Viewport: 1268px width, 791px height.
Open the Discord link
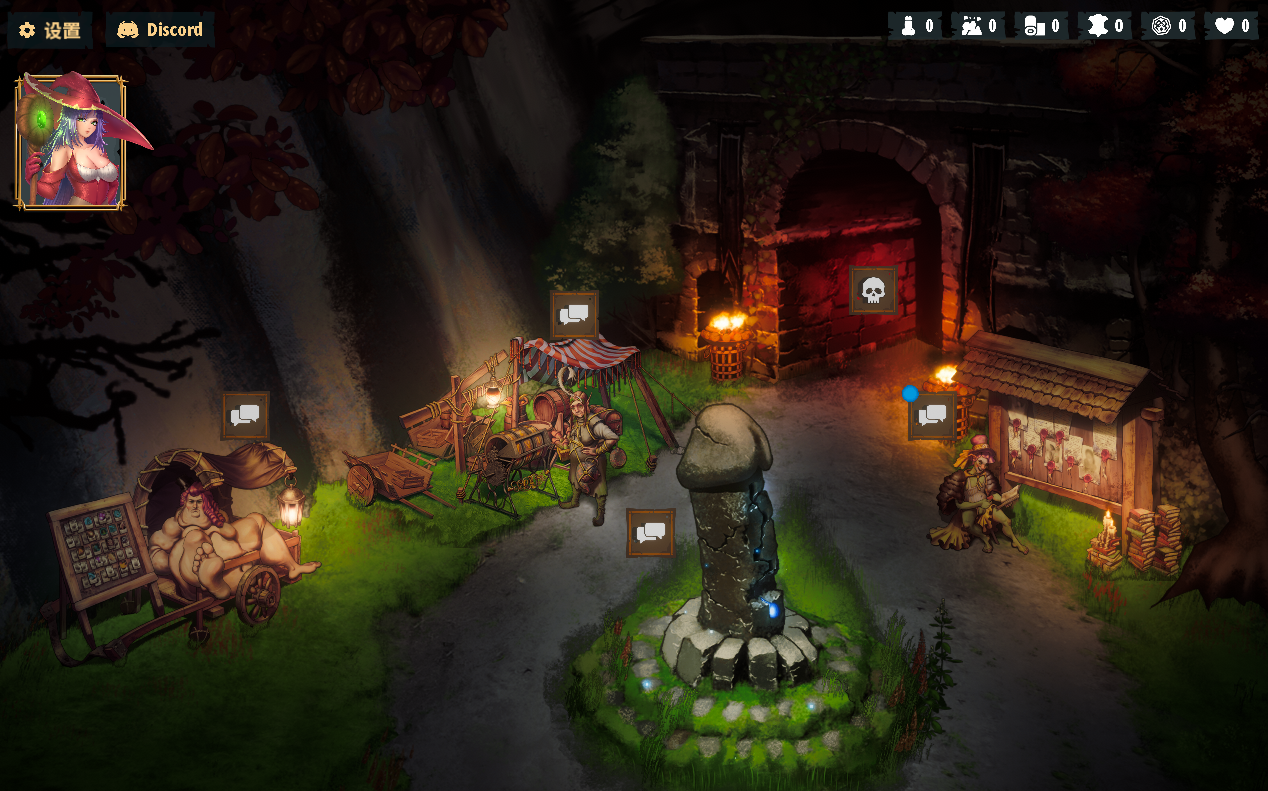coord(160,30)
